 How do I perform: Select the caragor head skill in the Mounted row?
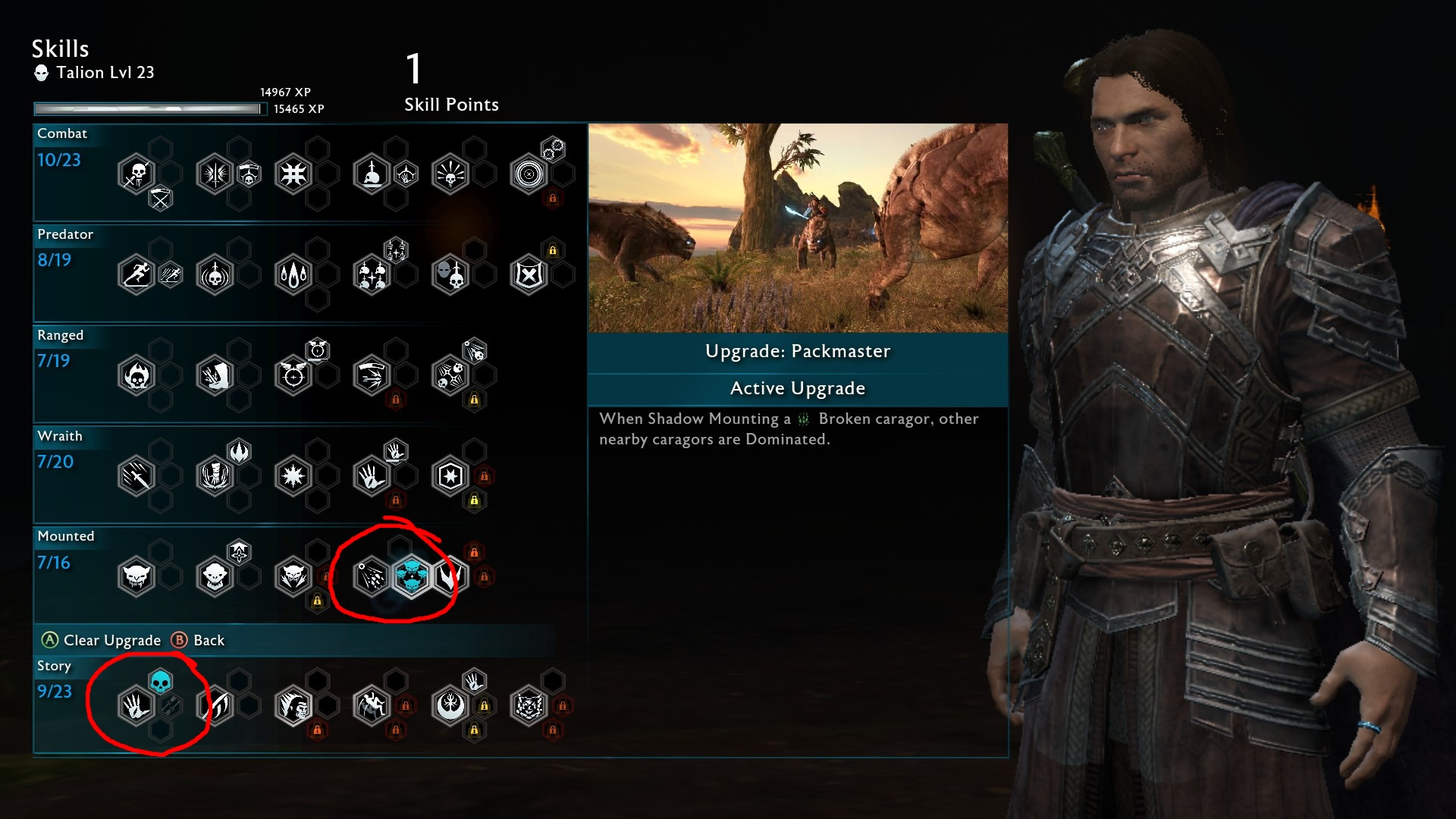pyautogui.click(x=137, y=576)
